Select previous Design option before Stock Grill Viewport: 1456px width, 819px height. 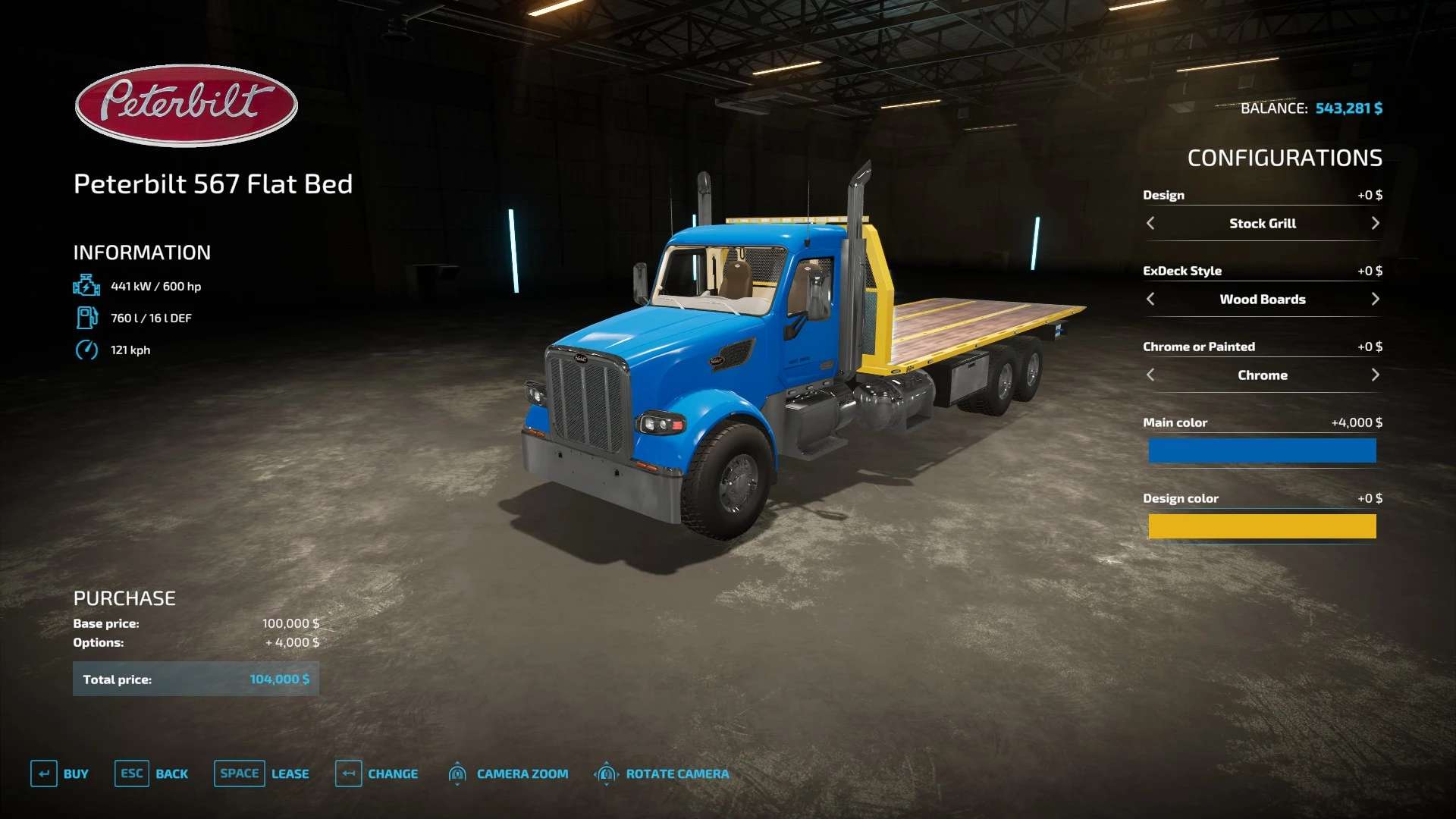[1150, 223]
